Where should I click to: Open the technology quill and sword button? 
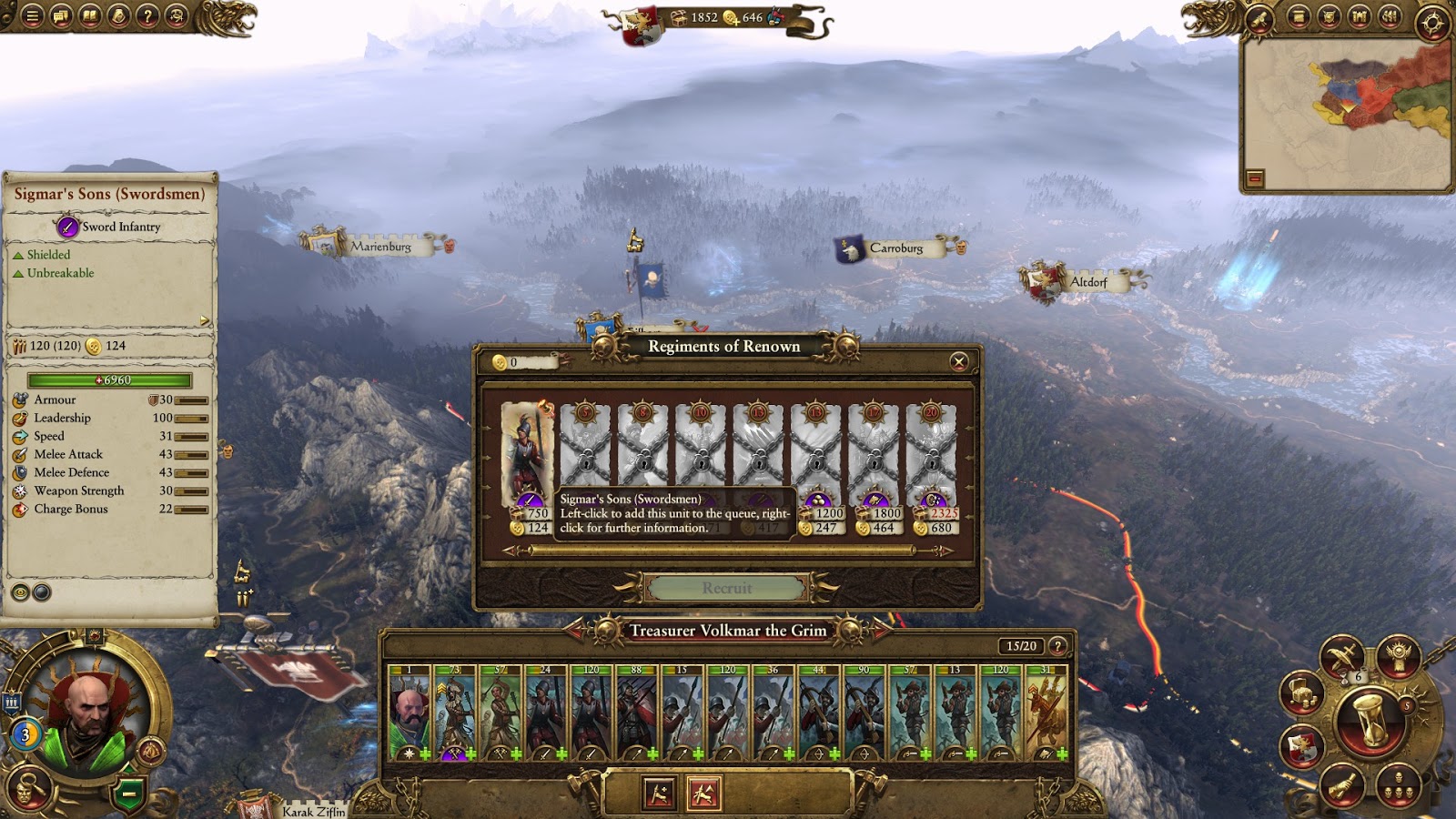coord(1341,657)
